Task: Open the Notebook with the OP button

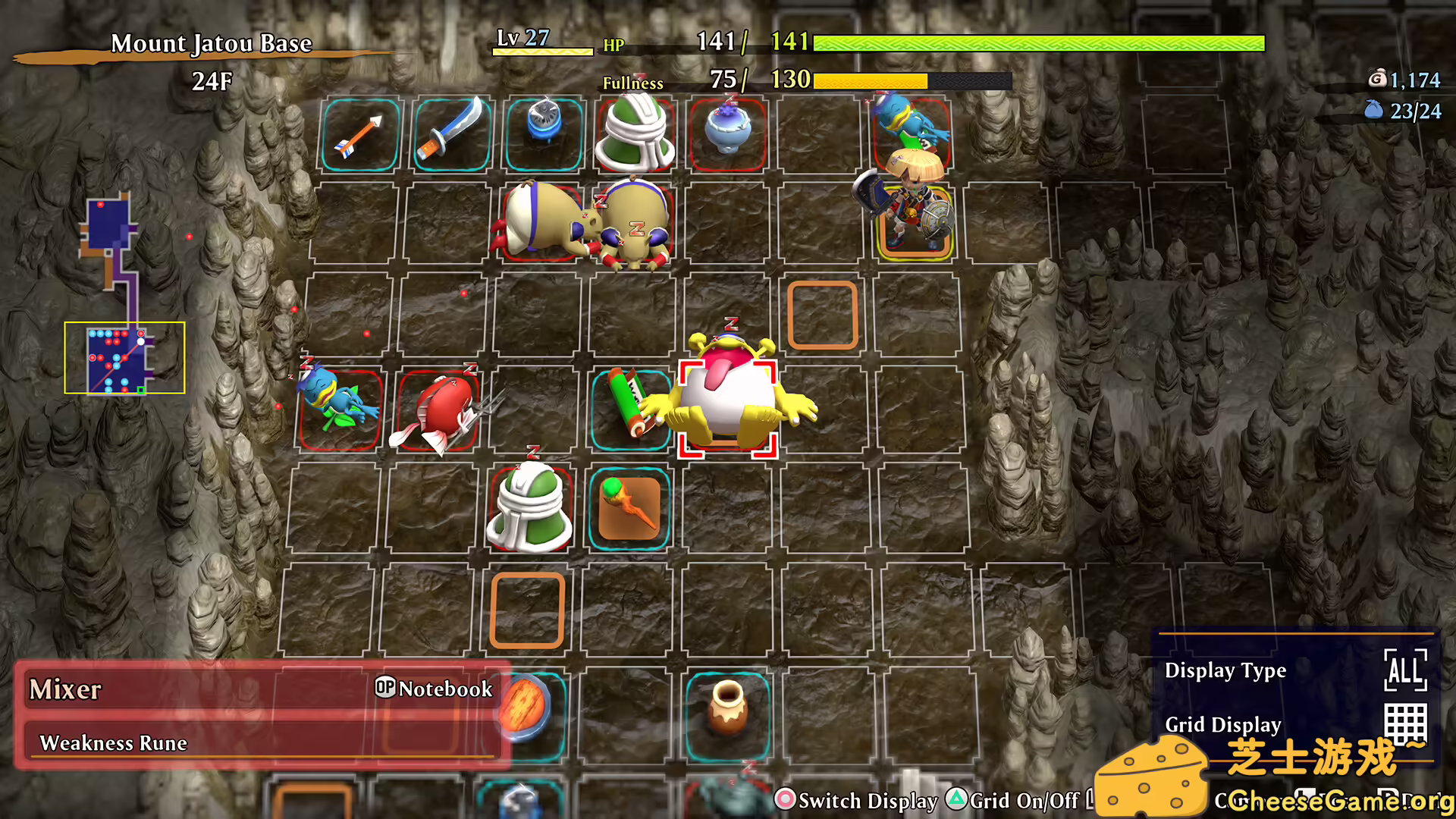Action: point(385,689)
